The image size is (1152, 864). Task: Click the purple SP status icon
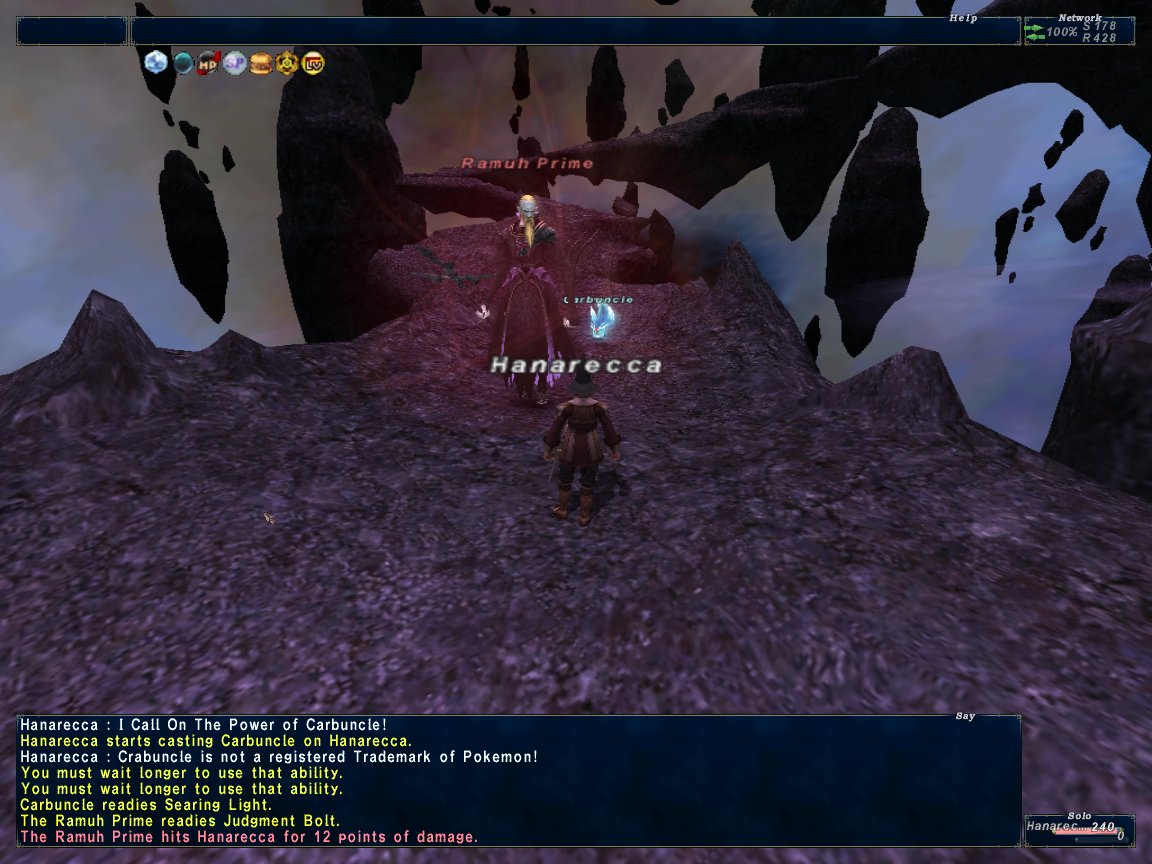pos(235,63)
